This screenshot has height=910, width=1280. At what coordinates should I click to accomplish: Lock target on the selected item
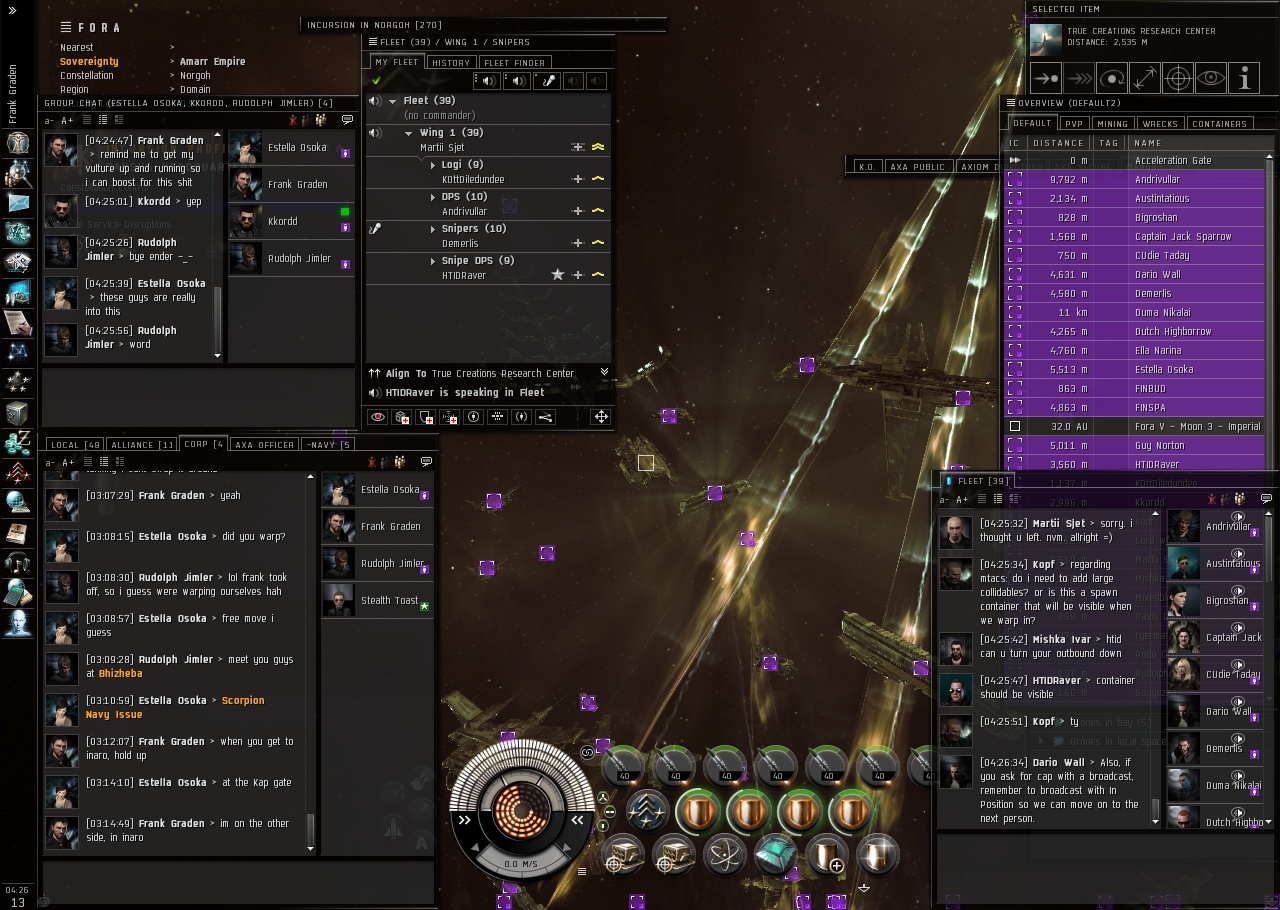click(1178, 78)
